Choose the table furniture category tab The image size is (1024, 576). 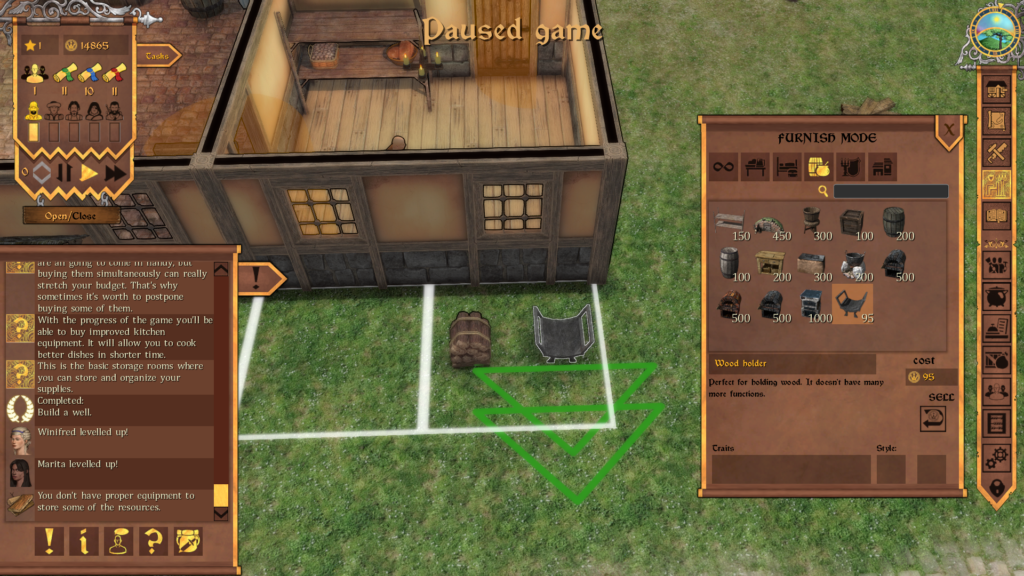click(x=755, y=167)
